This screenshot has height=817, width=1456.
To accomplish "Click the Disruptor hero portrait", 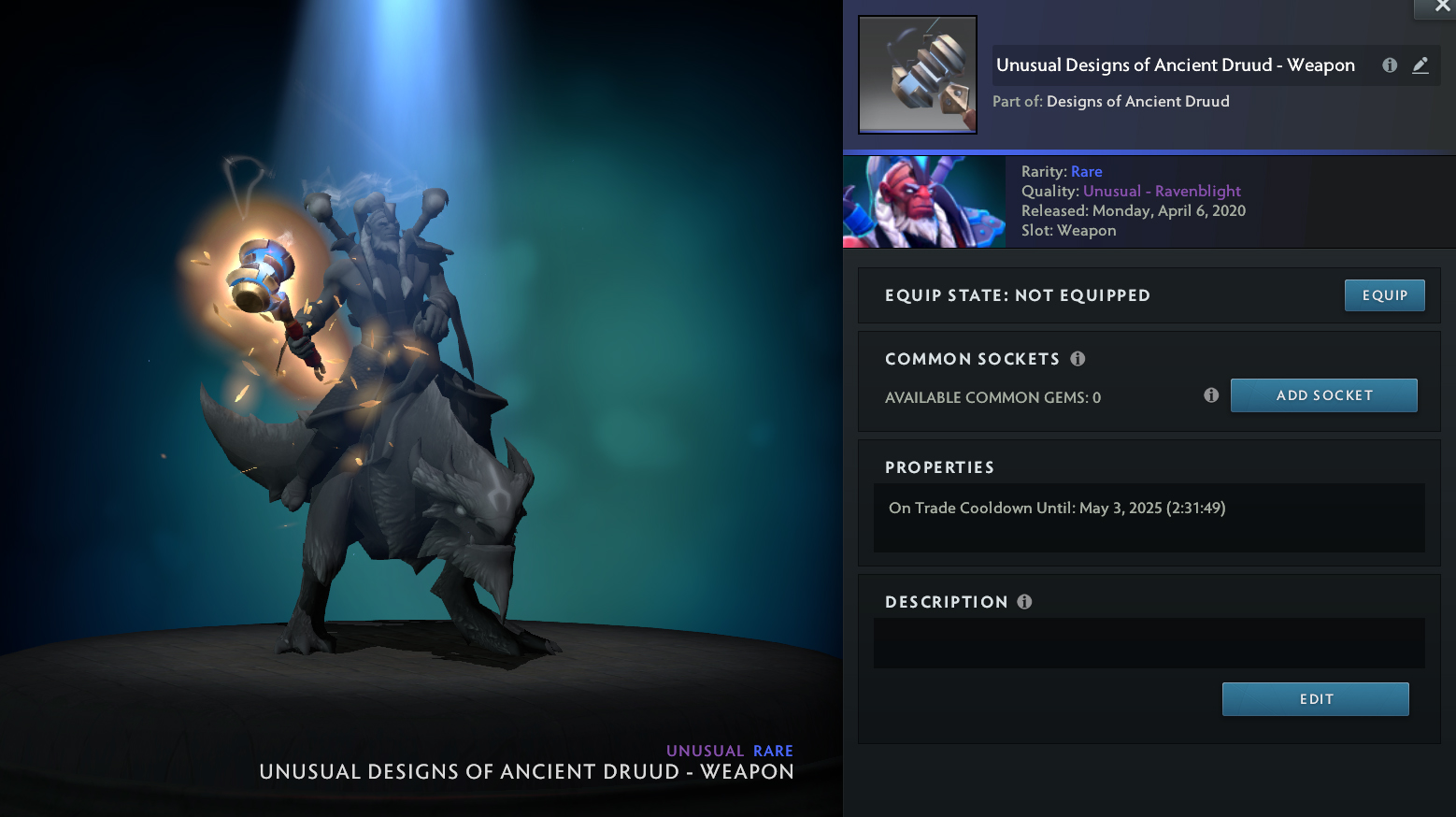I will 924,202.
